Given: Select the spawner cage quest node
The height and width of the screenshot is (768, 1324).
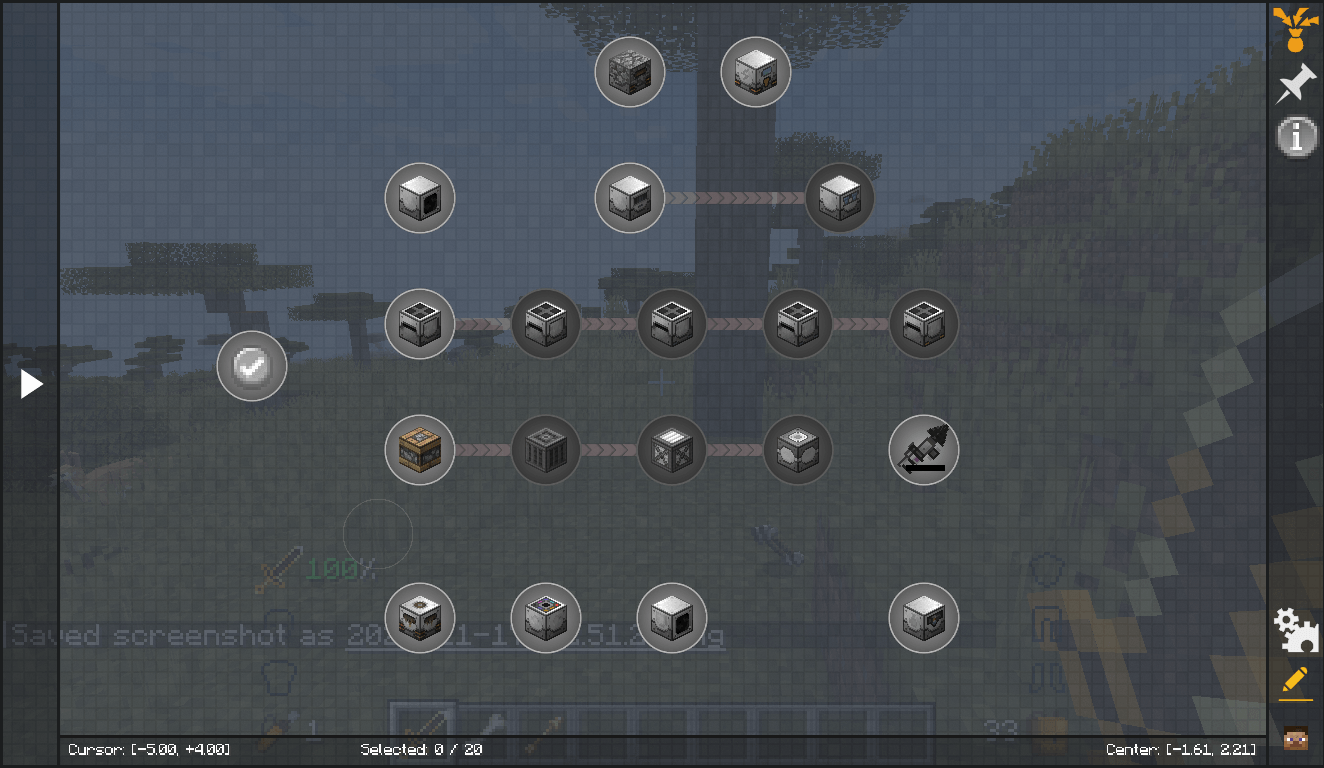Looking at the screenshot, I should coord(545,450).
